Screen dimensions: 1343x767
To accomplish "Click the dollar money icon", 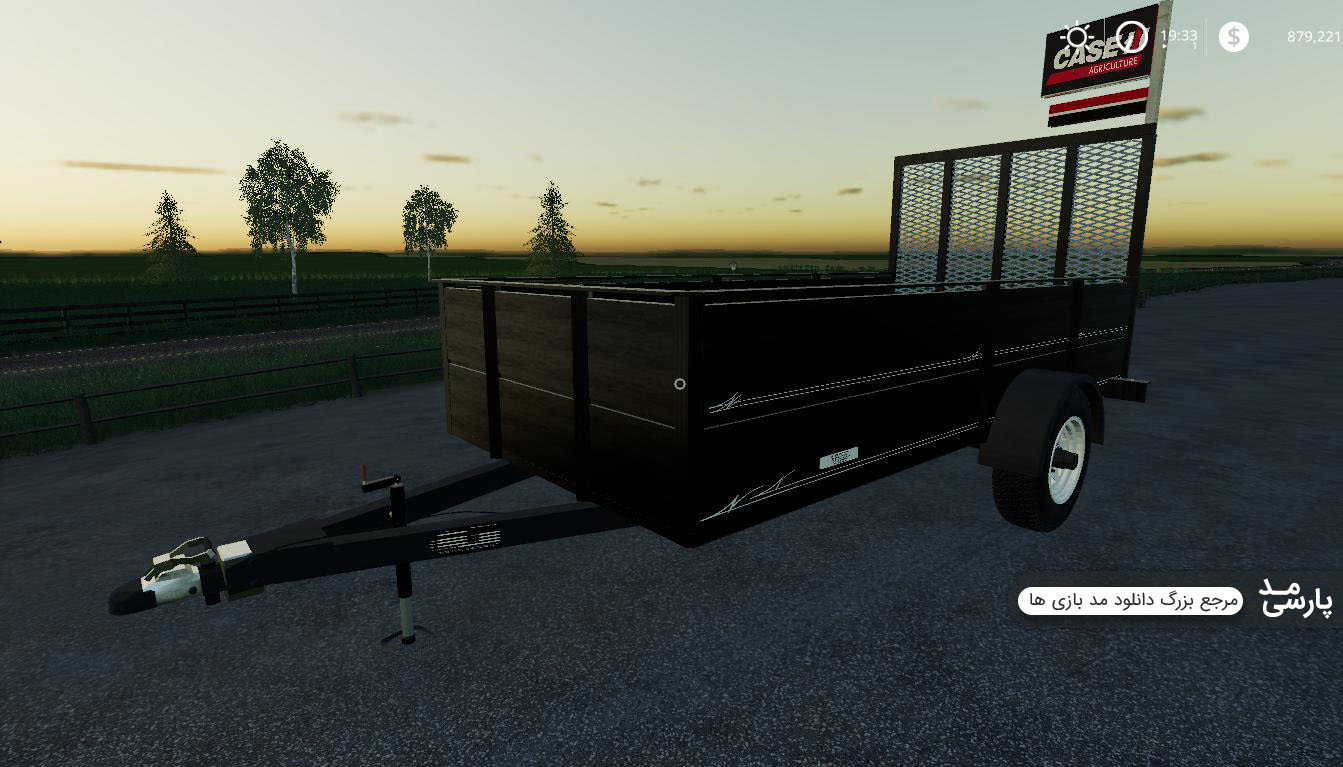I will click(1233, 37).
